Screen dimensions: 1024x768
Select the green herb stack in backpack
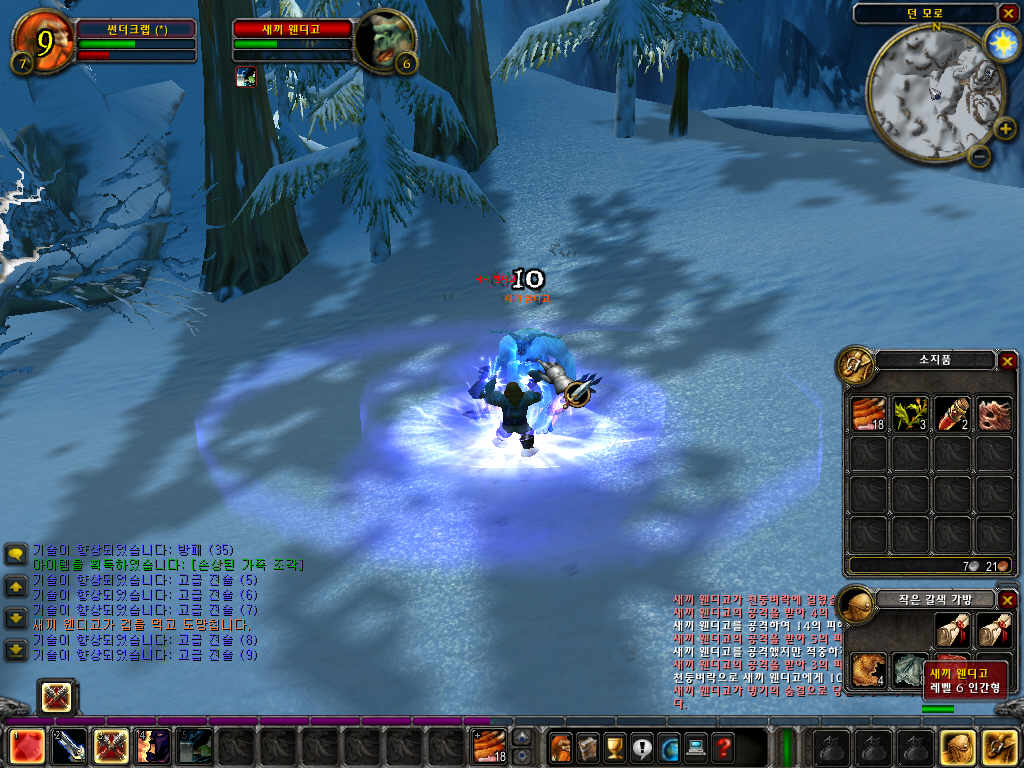(910, 413)
